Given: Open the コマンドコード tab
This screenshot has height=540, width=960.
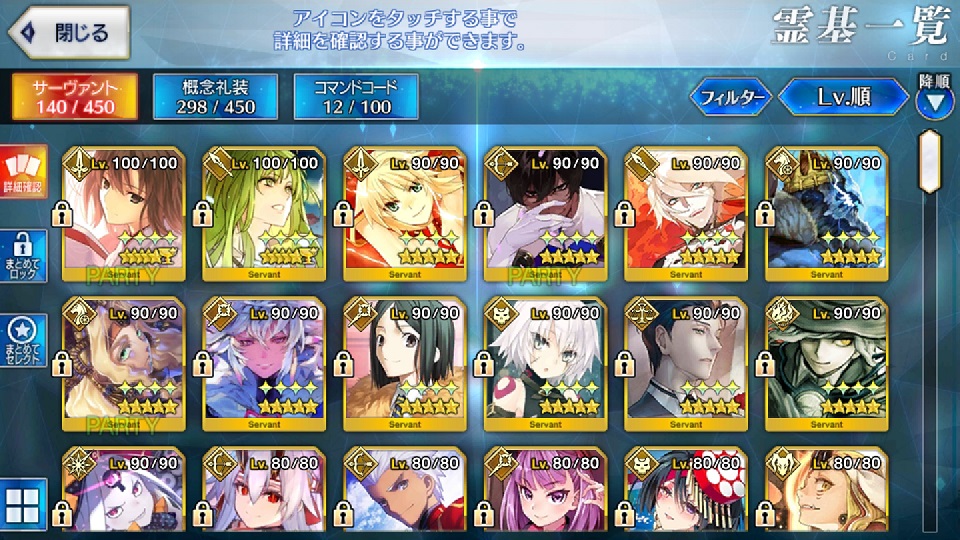Looking at the screenshot, I should (355, 96).
